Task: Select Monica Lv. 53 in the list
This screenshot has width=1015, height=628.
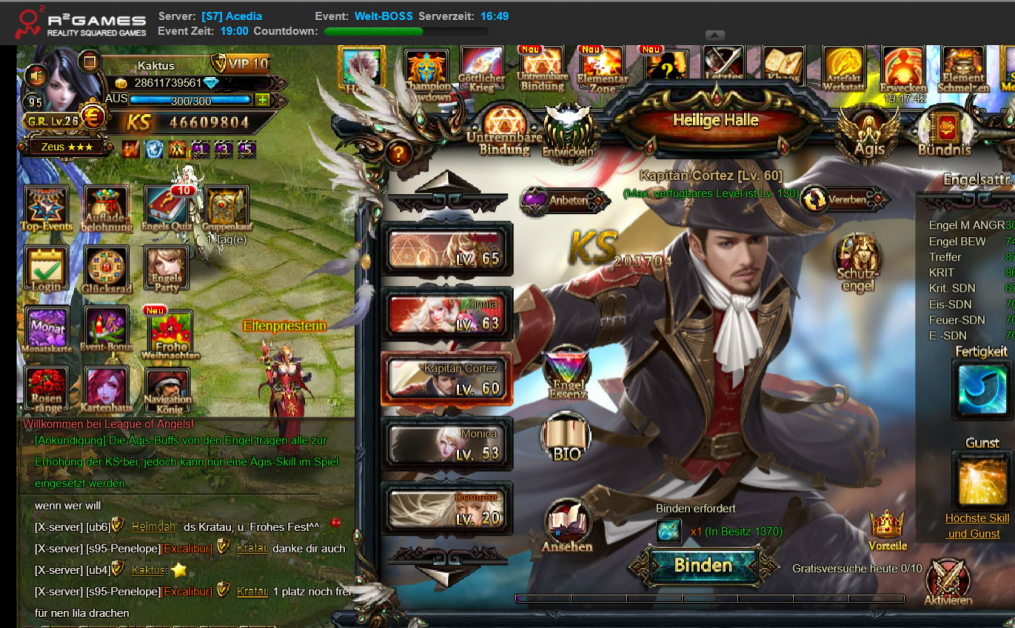Action: tap(447, 444)
